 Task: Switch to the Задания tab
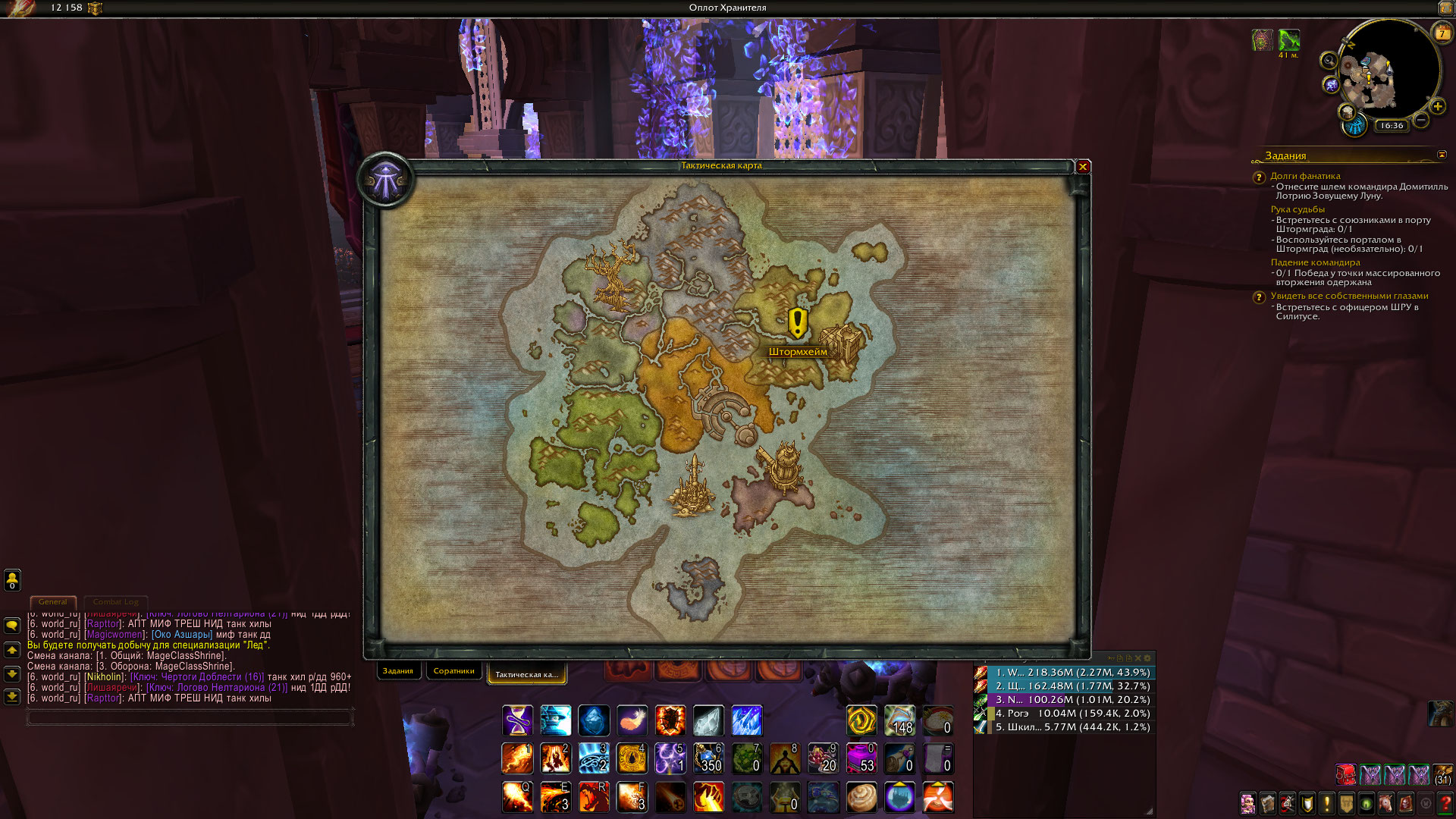pyautogui.click(x=397, y=671)
